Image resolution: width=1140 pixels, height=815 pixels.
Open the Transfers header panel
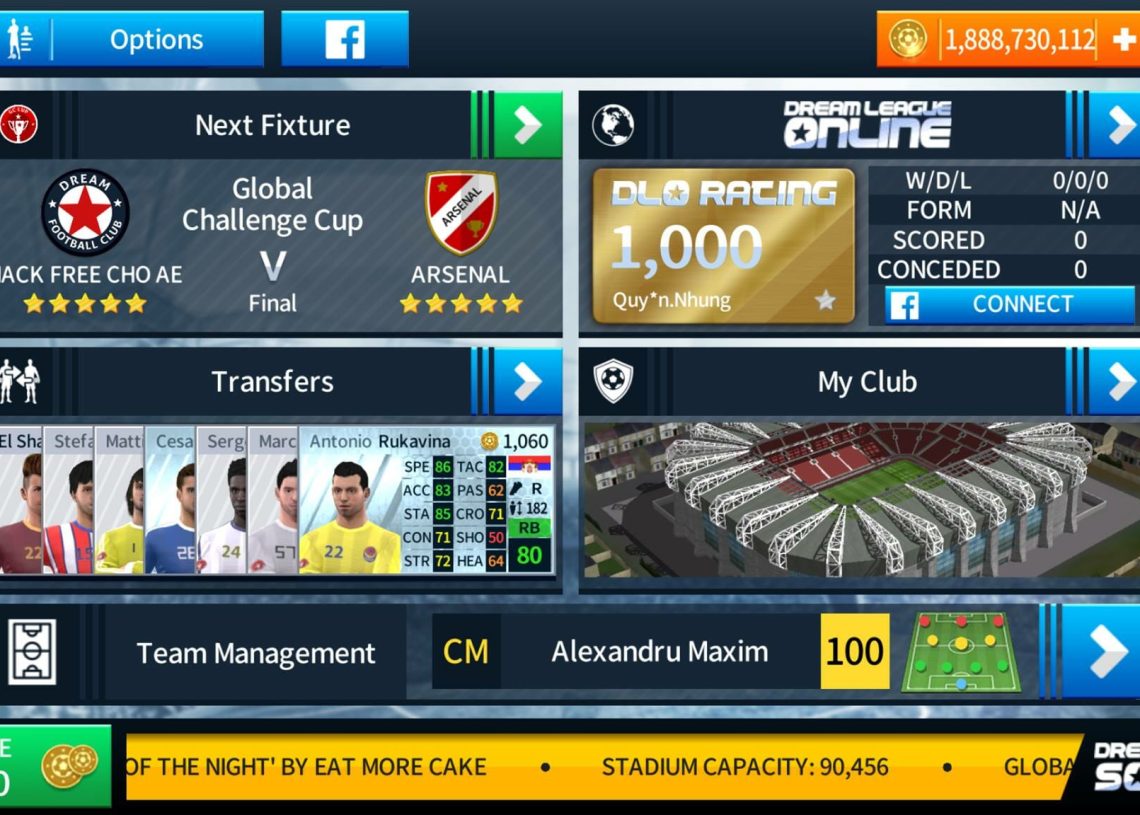coord(272,381)
